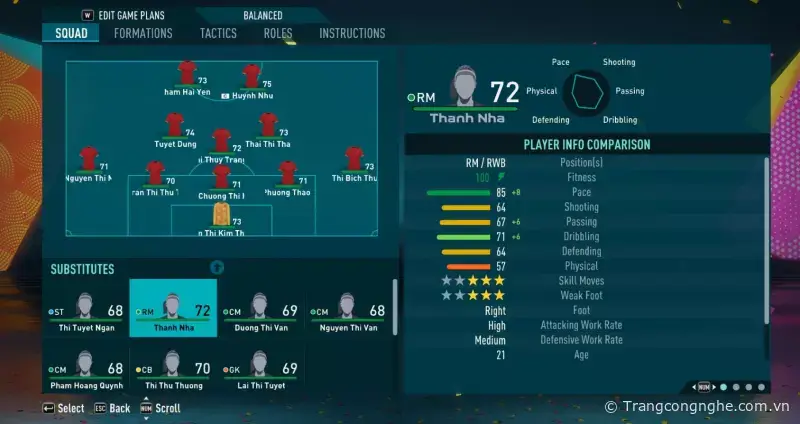Choose Chuong Thi Kieu in central defence
The height and width of the screenshot is (424, 800).
click(x=221, y=178)
